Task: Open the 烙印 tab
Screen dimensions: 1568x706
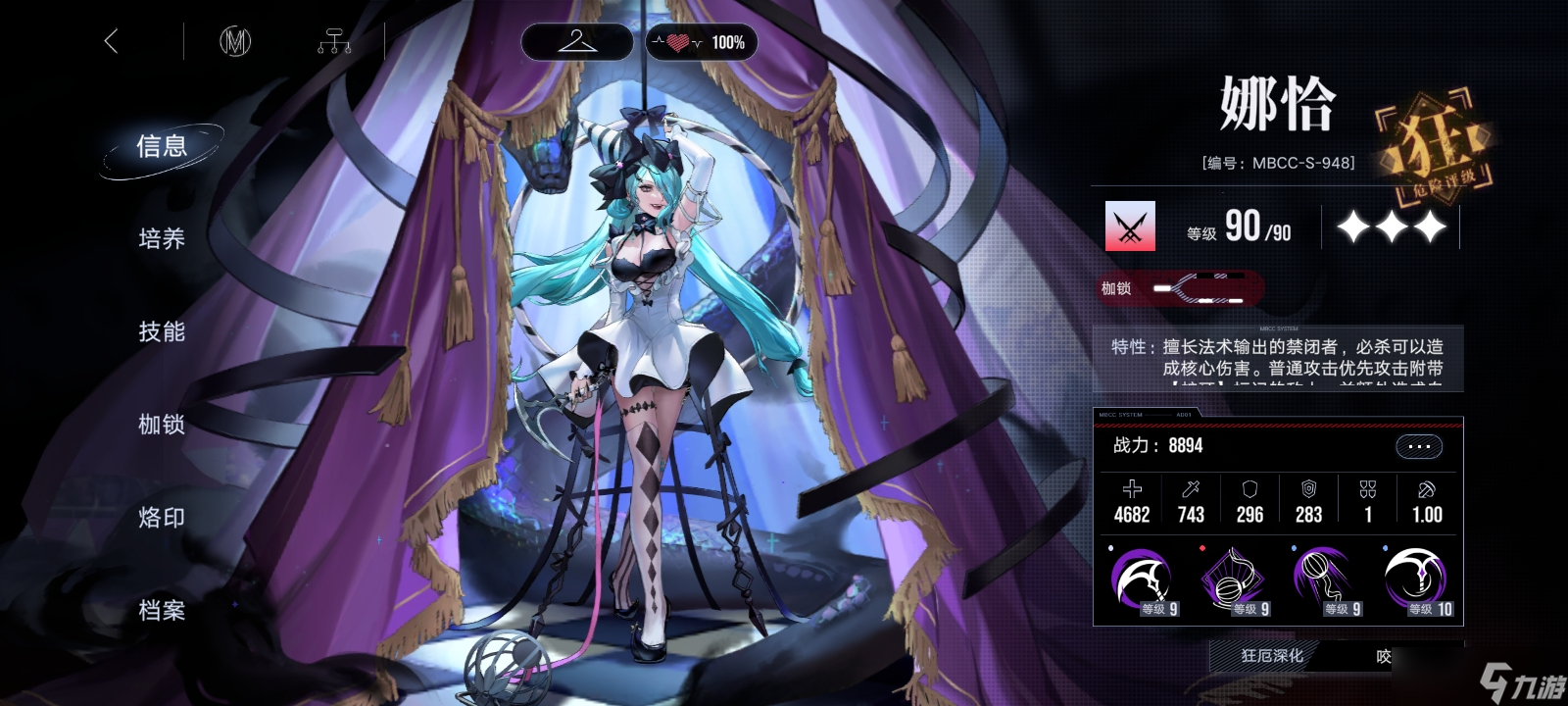Action: [x=162, y=517]
